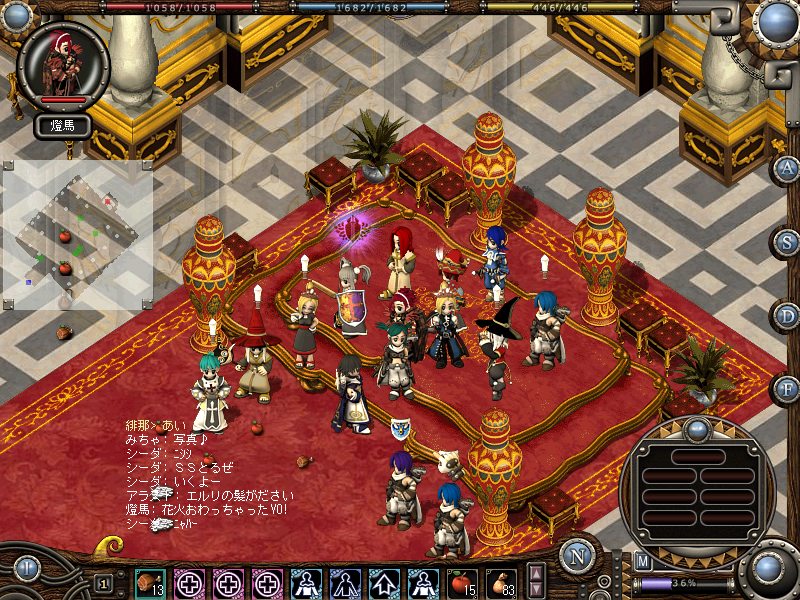The image size is (800, 600).
Task: Click the hotbar page number 1 button
Action: [103, 582]
